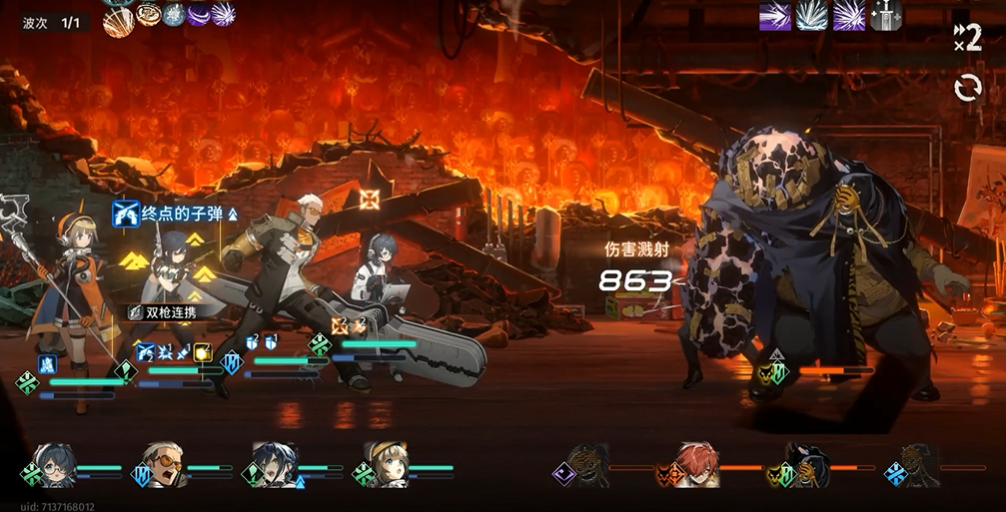
Task: Select the dark blue-haired ally portrait
Action: (273, 464)
